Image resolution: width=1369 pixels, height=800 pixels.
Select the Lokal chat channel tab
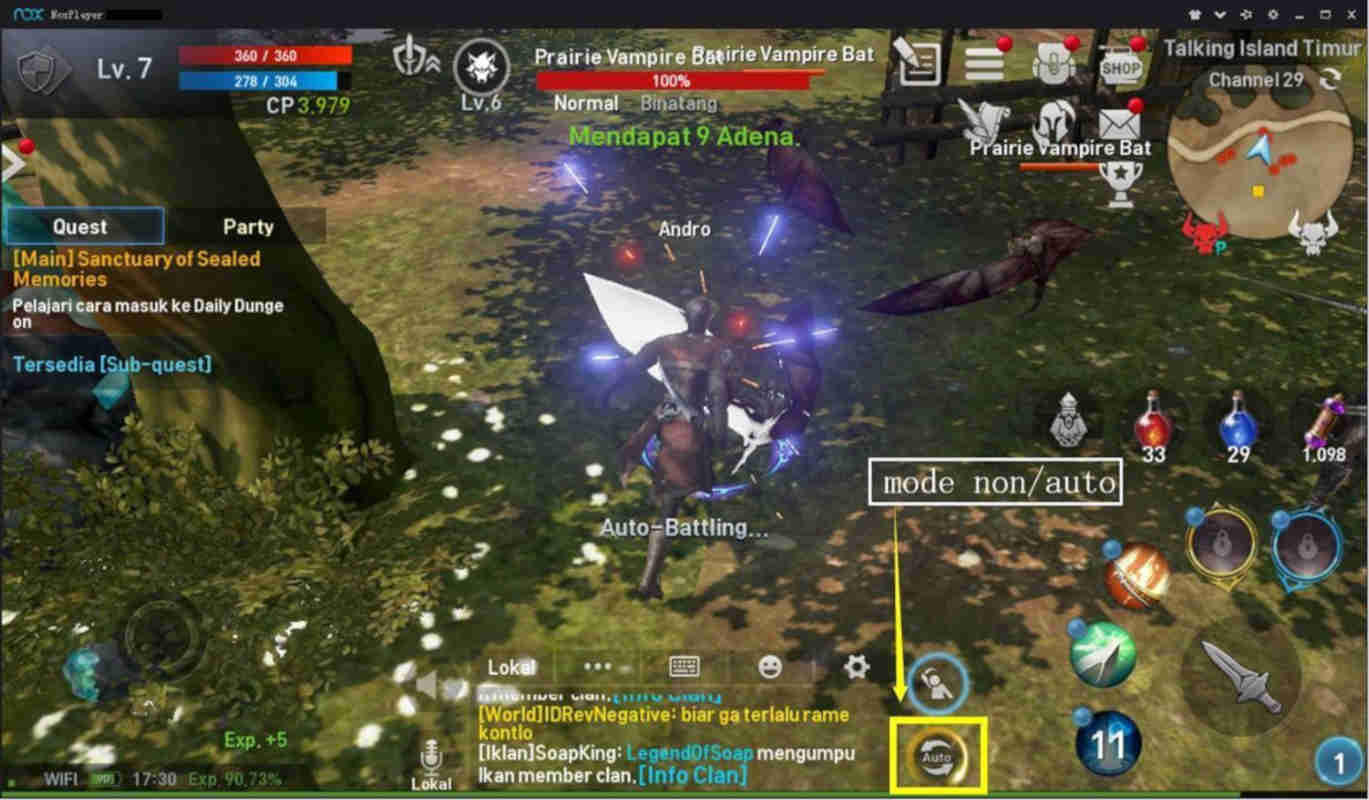tap(510, 667)
